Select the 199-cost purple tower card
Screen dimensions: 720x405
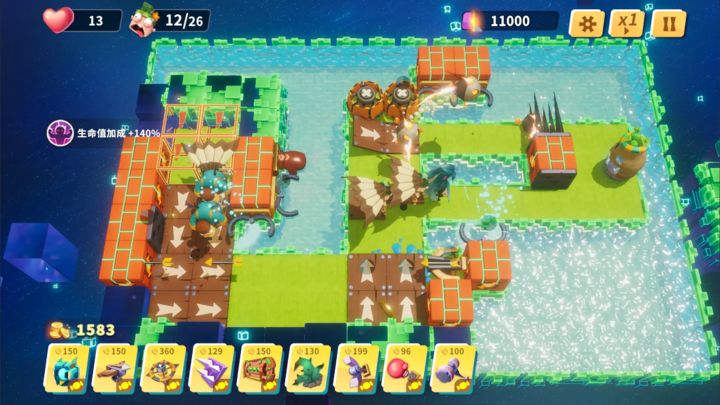coord(359,369)
